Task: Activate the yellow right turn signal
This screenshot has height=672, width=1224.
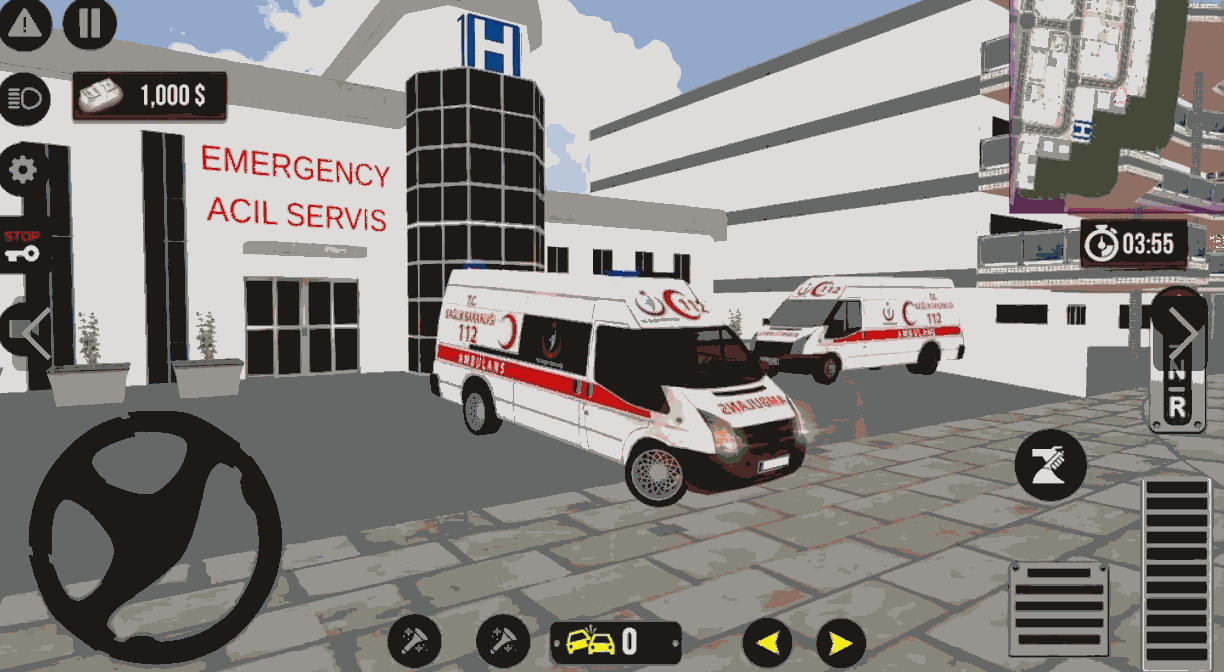Action: 841,641
